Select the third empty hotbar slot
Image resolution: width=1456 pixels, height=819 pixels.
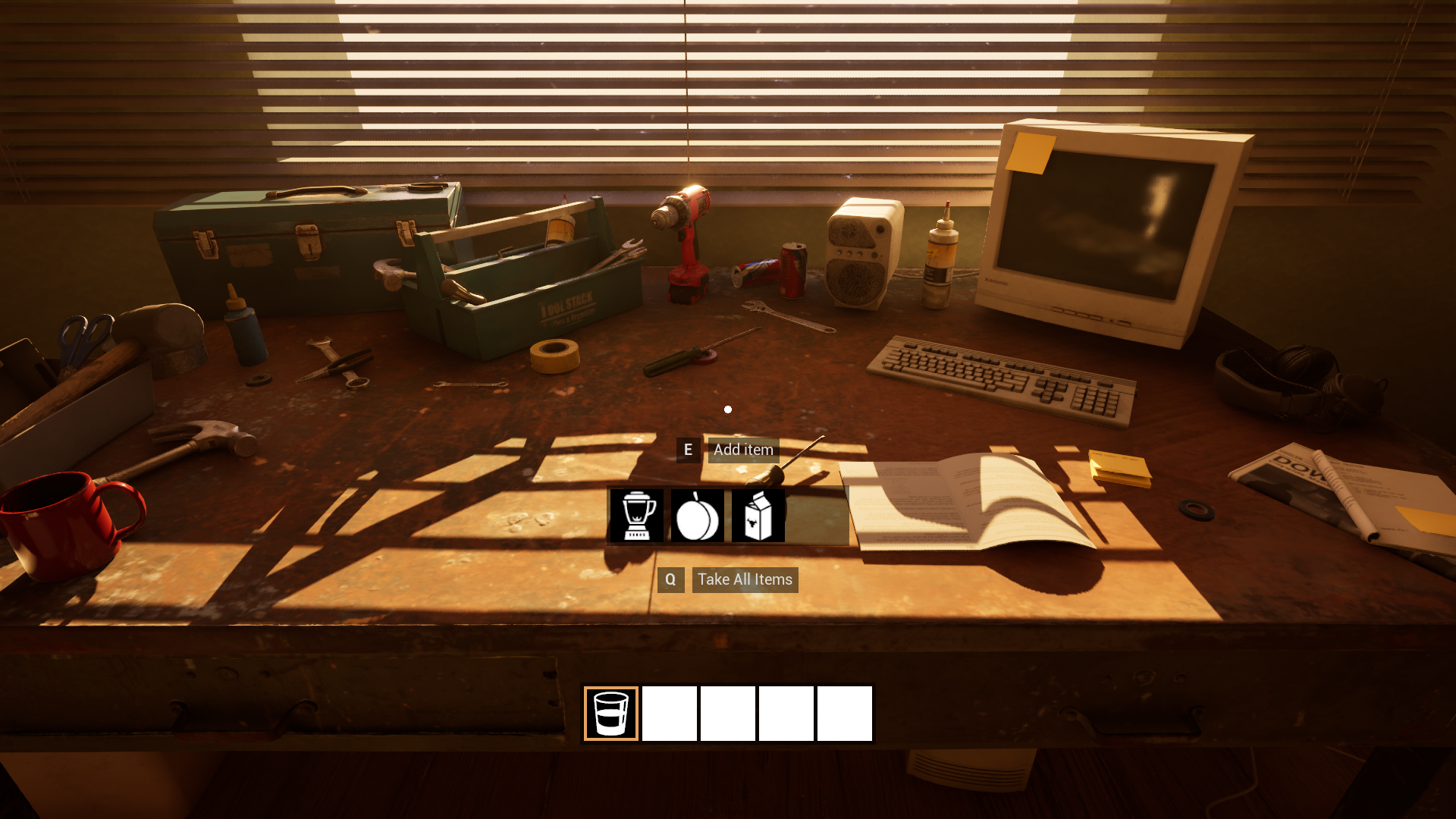point(728,714)
